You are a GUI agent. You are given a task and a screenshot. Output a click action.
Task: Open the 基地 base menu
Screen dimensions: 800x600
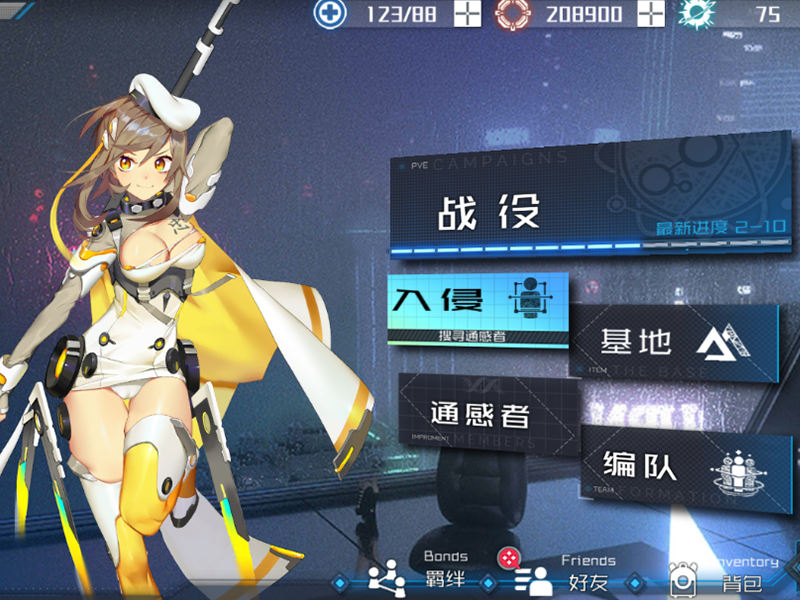point(674,342)
